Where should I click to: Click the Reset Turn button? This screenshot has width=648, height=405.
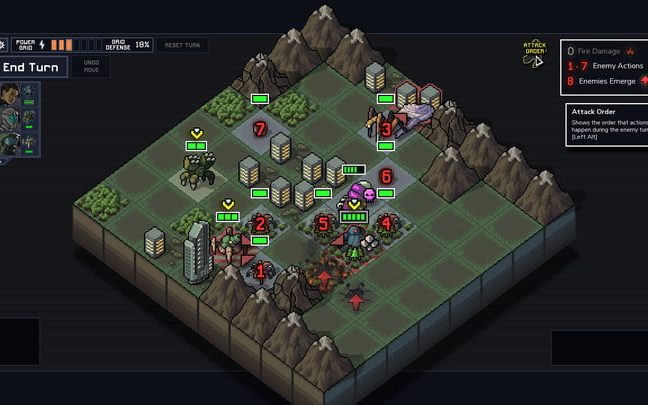pos(183,45)
